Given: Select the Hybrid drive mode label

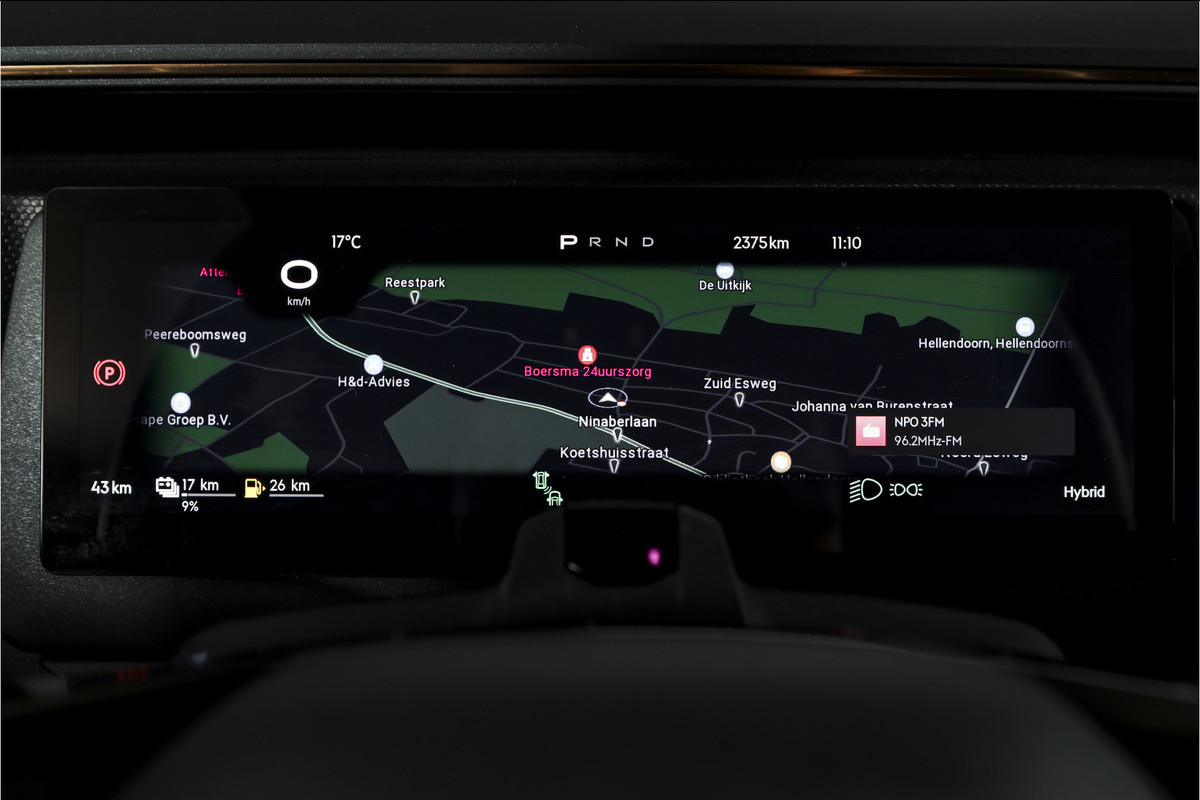Looking at the screenshot, I should pos(1084,492).
